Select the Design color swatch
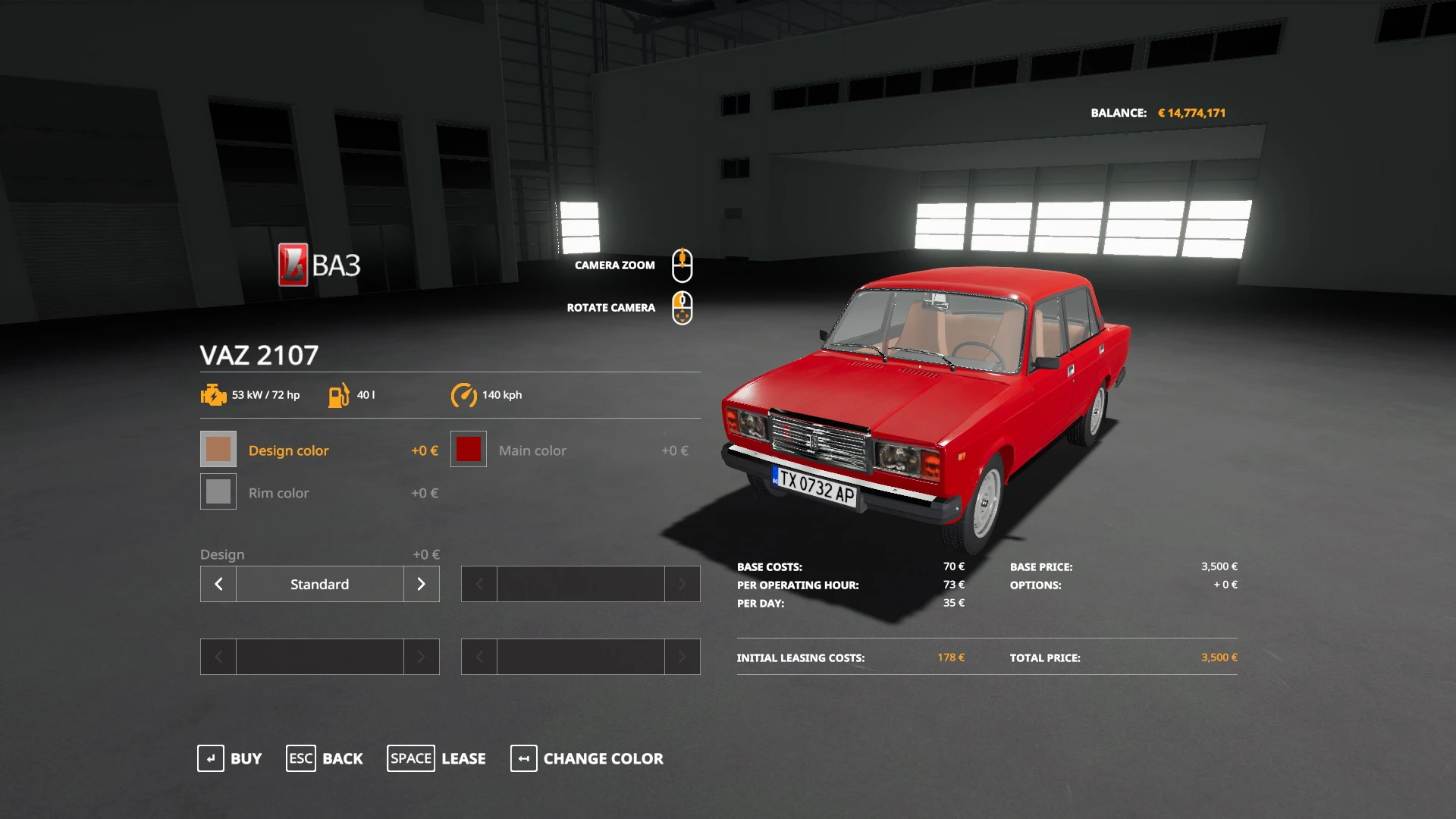 [218, 450]
